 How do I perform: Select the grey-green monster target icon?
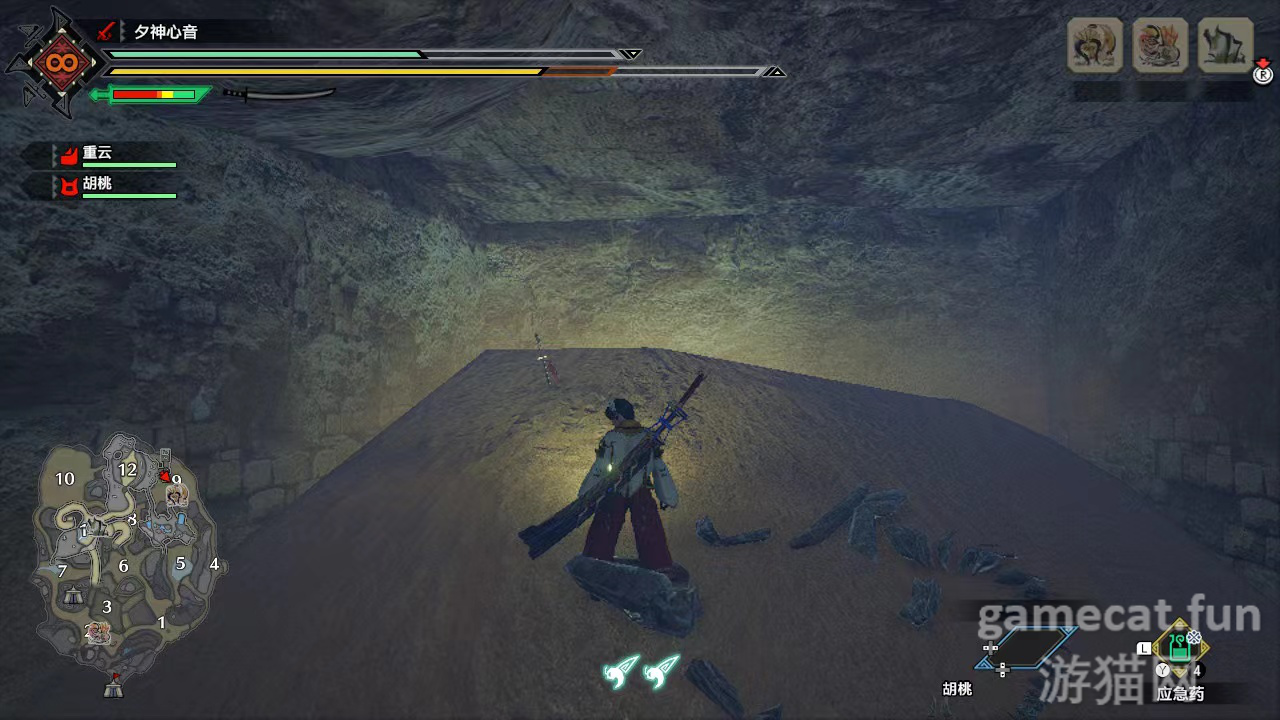(x=1225, y=45)
